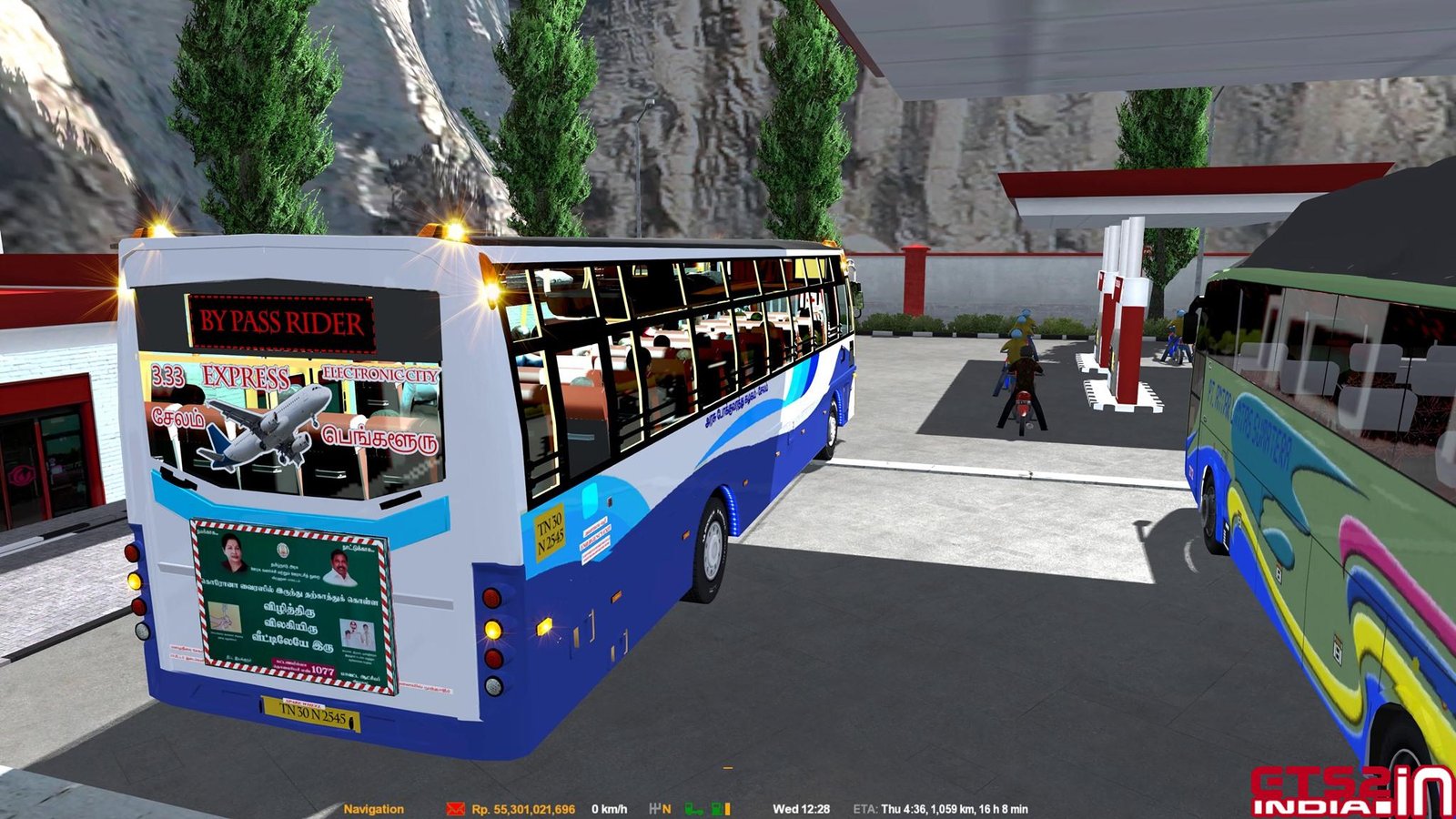Image resolution: width=1456 pixels, height=819 pixels.
Task: Open the Navigation label in the info bar
Action: coord(373,809)
